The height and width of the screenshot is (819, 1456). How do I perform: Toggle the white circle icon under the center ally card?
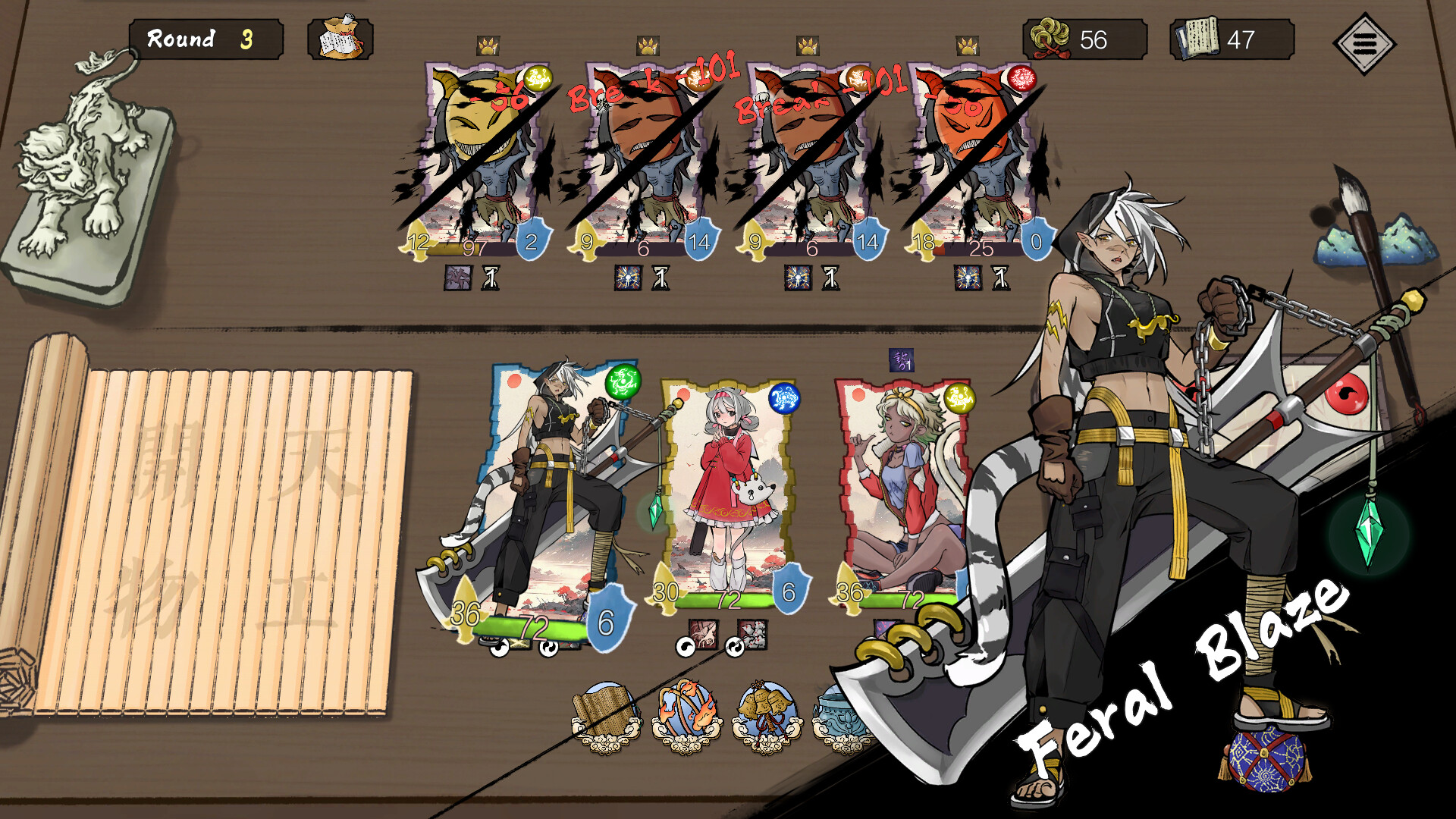click(686, 649)
